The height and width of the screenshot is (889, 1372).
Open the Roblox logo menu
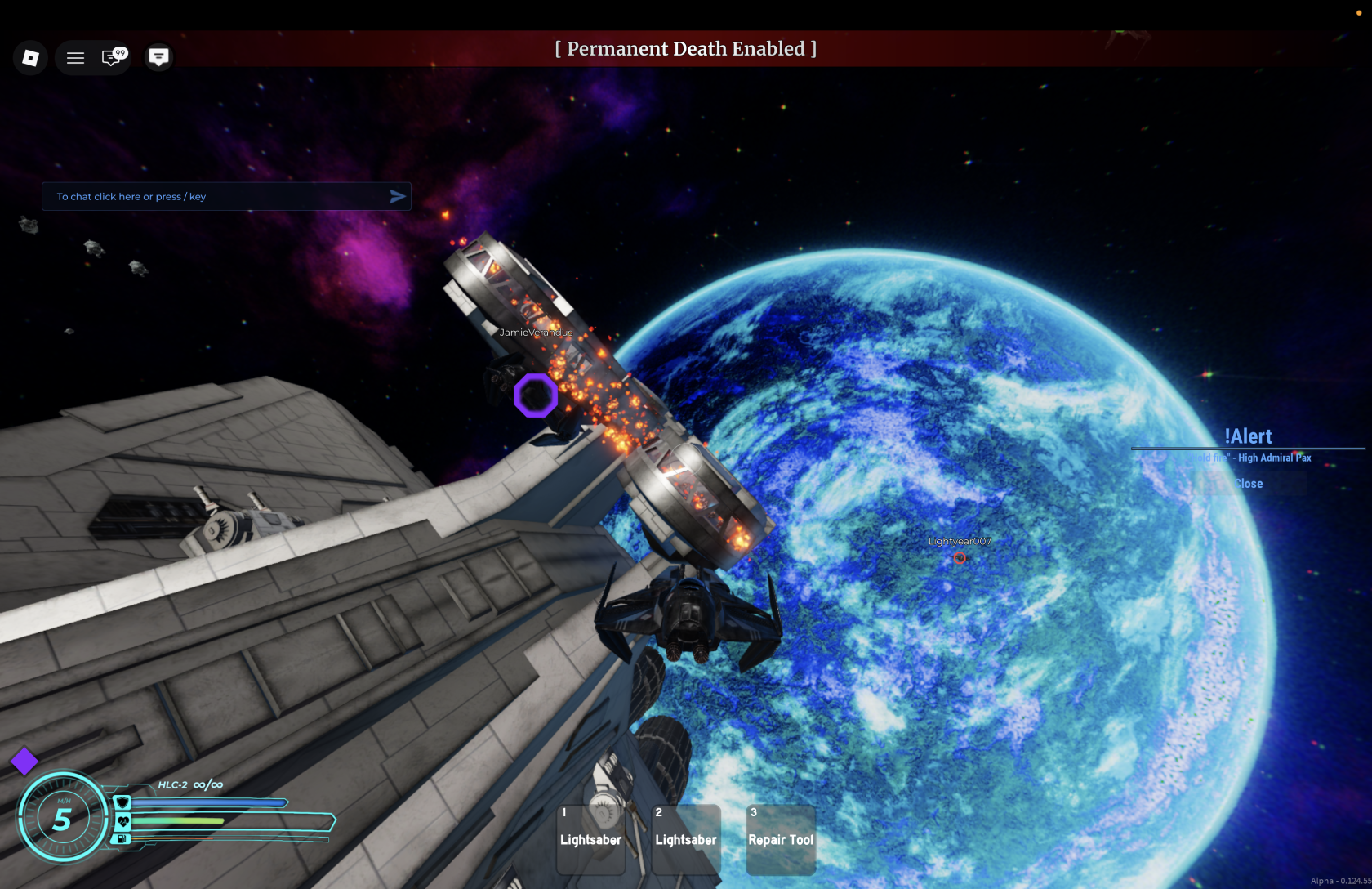[30, 57]
